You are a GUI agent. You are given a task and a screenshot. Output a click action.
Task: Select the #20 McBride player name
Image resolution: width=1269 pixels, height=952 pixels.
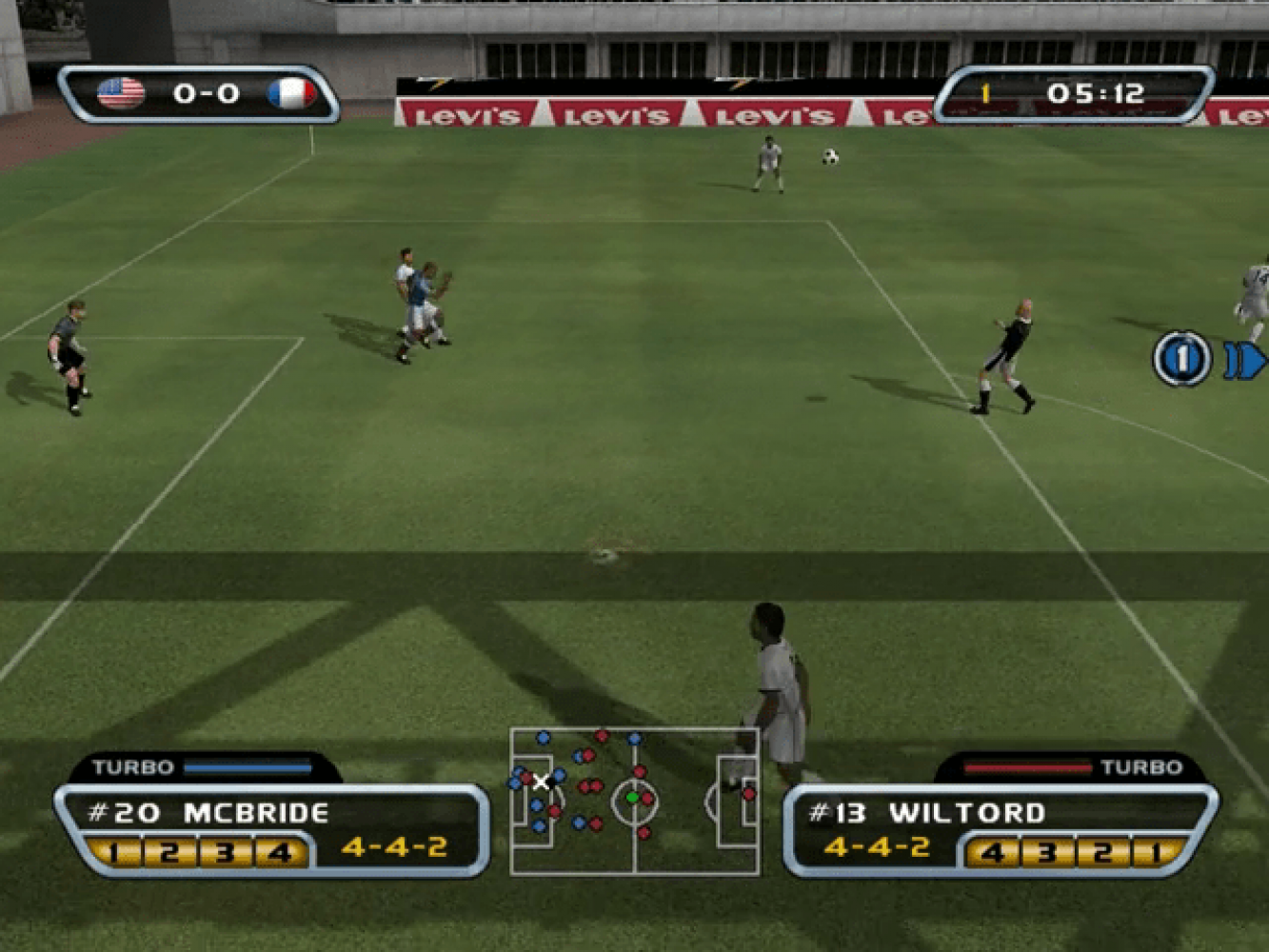click(208, 813)
